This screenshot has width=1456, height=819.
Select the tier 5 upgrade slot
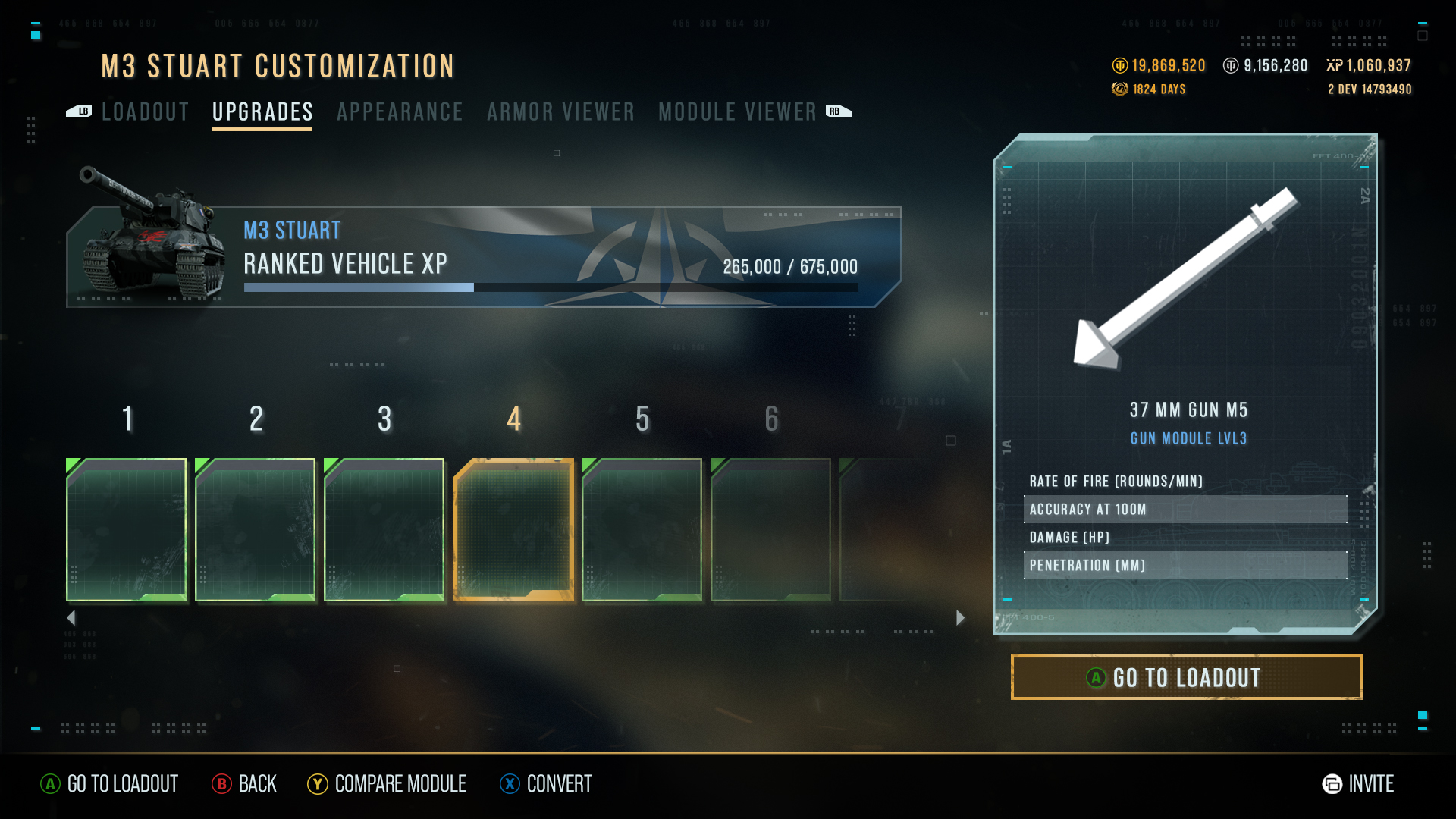(x=642, y=529)
